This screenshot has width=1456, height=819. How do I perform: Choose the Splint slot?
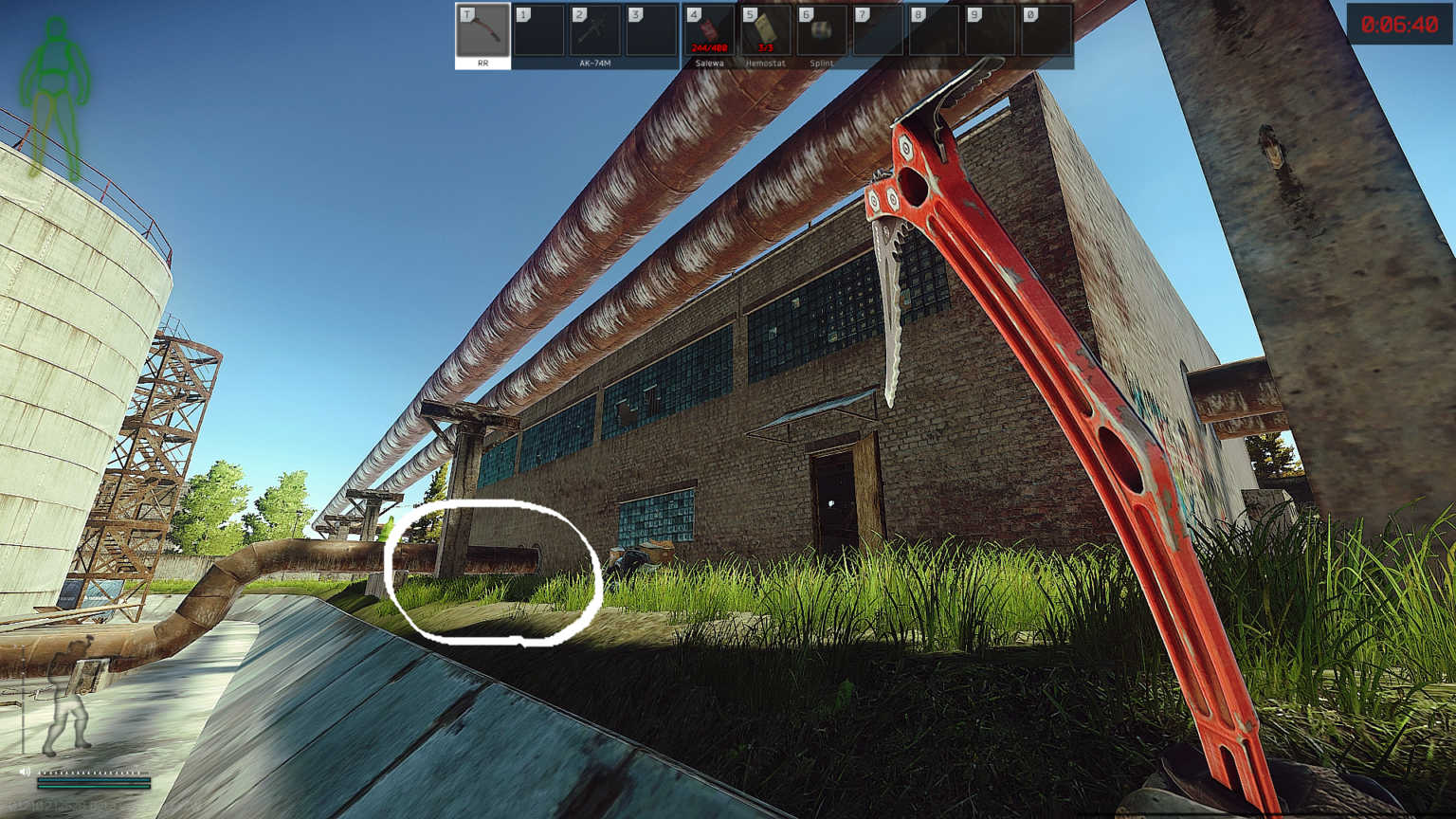[821, 34]
